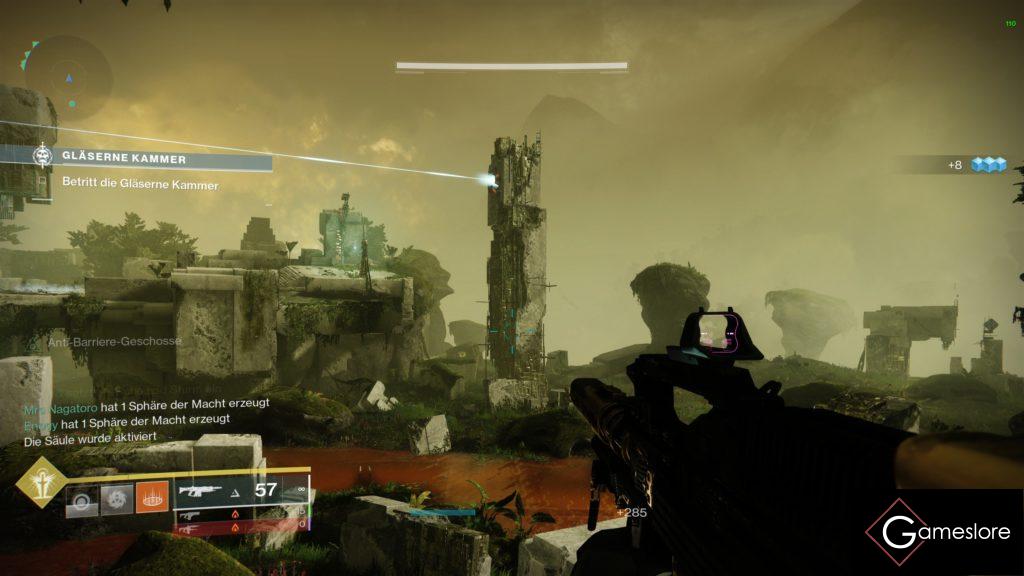The image size is (1024, 576).
Task: Select the skull raid icon beside Gläserne Kammer
Action: 42,157
